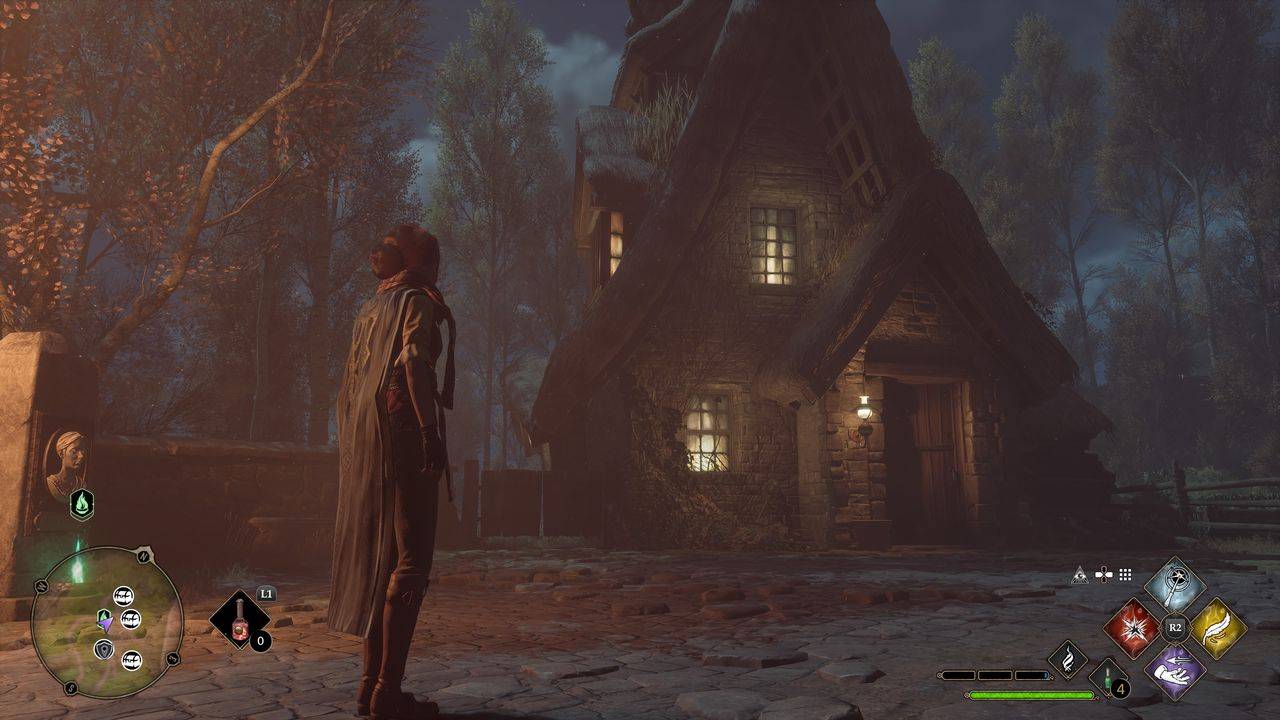Image resolution: width=1280 pixels, height=720 pixels.
Task: Select the shield marker on the minimap
Action: (104, 650)
